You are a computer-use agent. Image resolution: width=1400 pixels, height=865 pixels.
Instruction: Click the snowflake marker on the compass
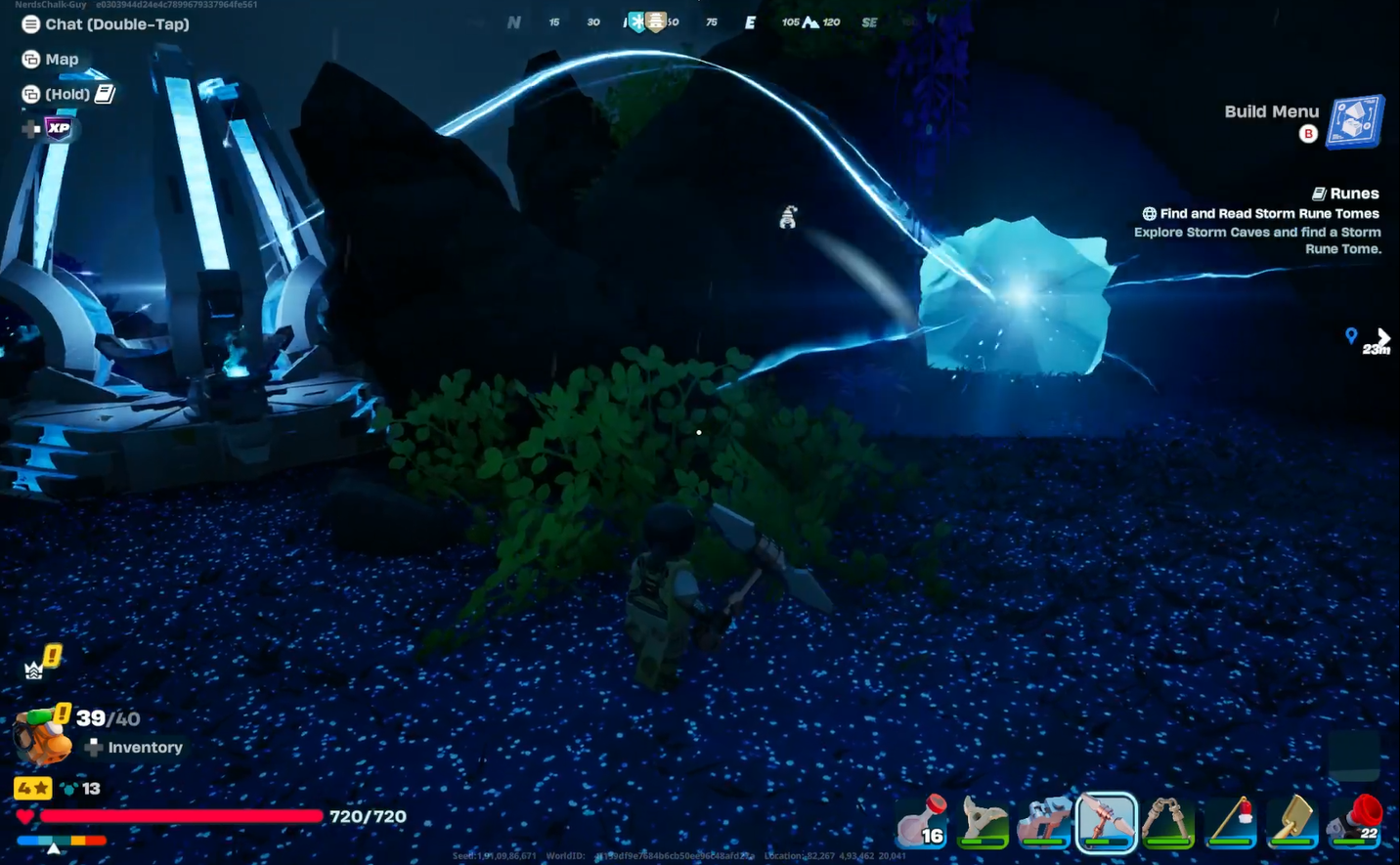[640, 21]
